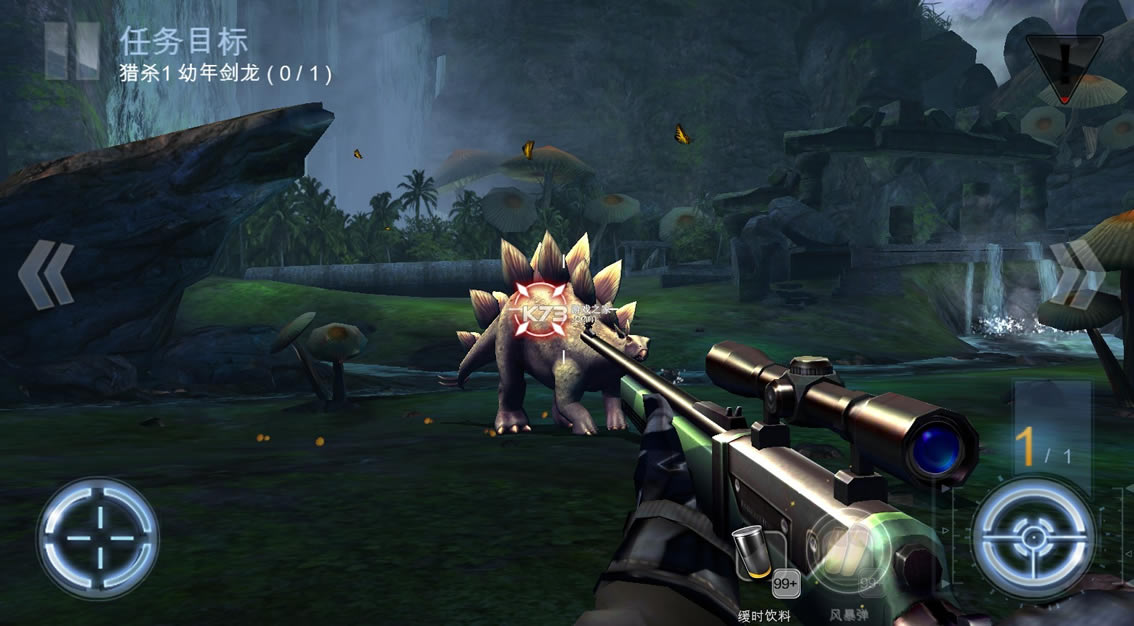Image resolution: width=1134 pixels, height=626 pixels.
Task: Move right using the double chevron arrow
Action: click(x=1078, y=272)
